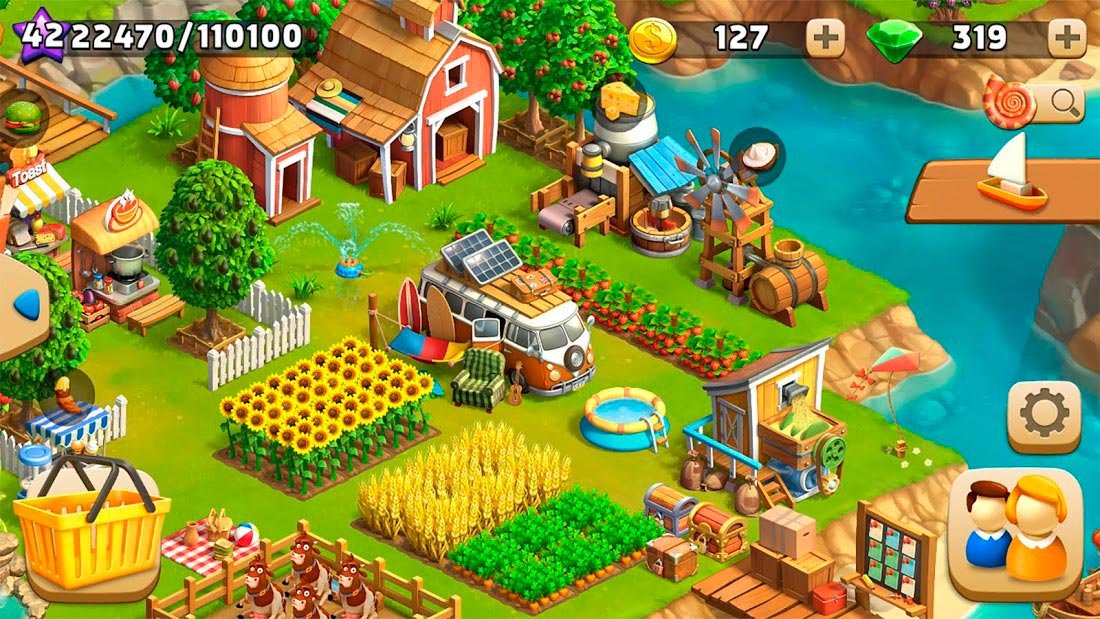This screenshot has height=619, width=1100.
Task: Collect the carrot bubble above the striped stall
Action: tap(66, 394)
